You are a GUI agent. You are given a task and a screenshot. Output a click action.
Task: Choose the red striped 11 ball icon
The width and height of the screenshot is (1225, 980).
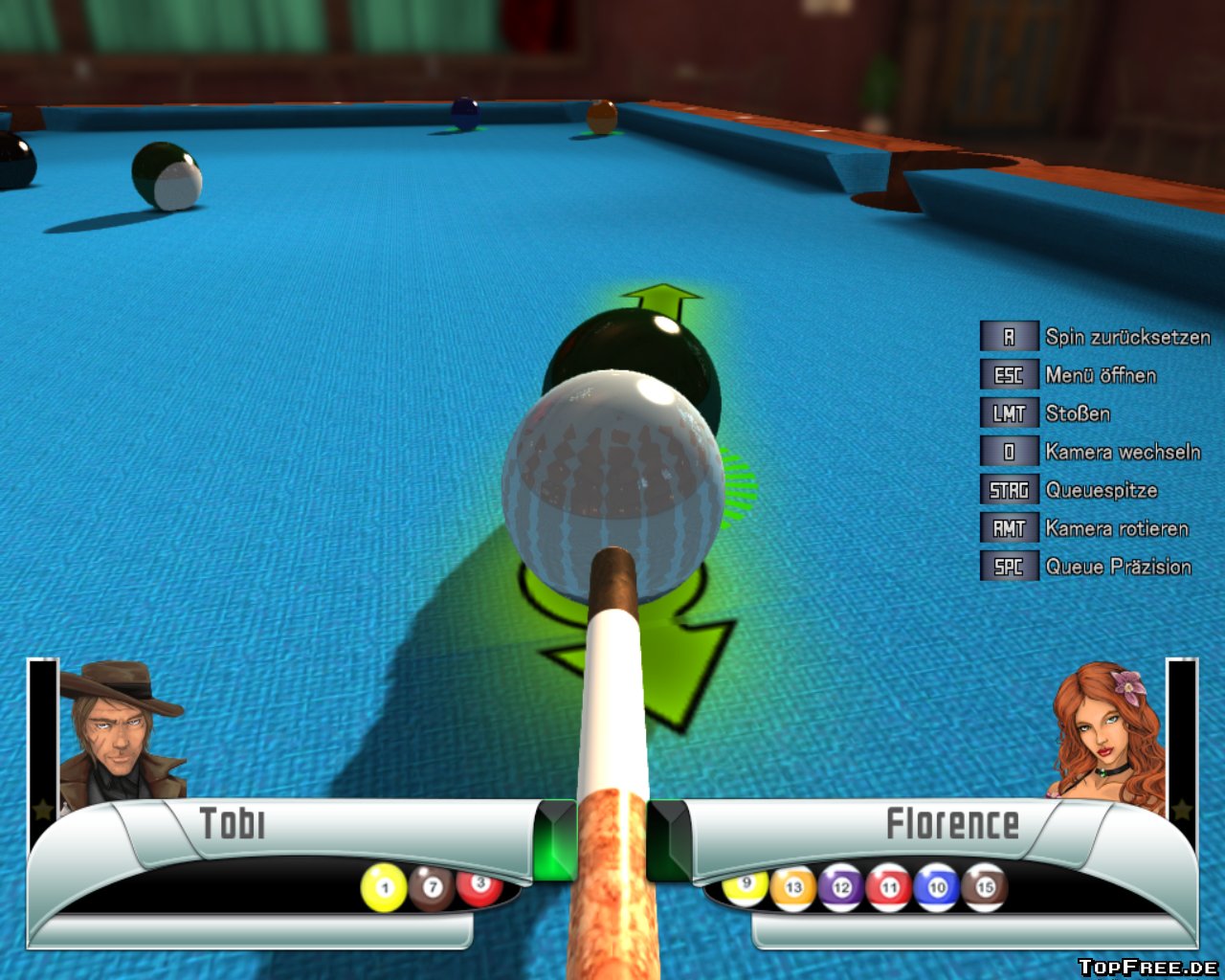889,887
